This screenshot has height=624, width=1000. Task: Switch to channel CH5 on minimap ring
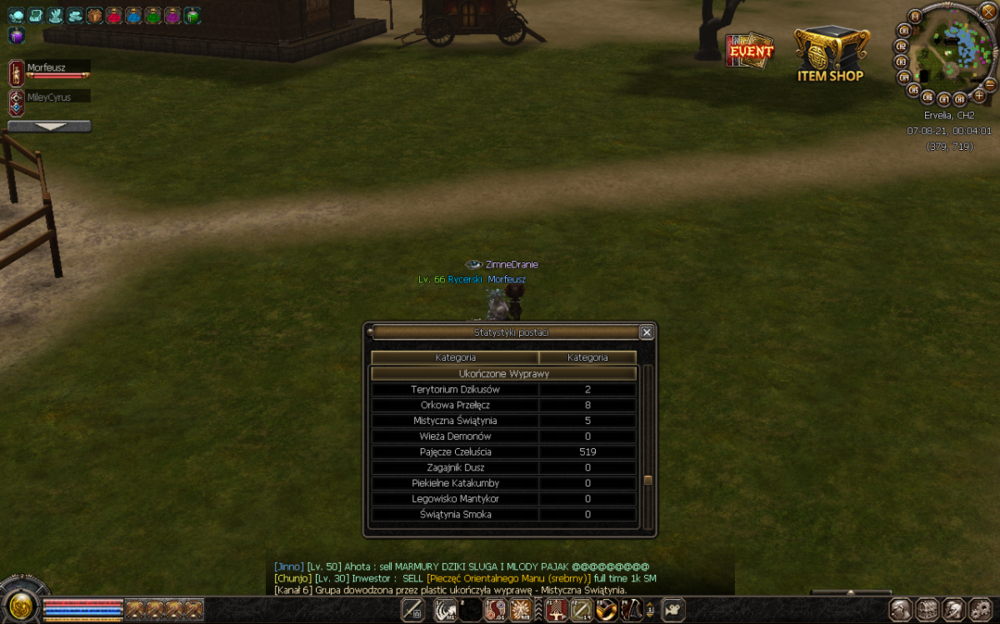pos(912,89)
